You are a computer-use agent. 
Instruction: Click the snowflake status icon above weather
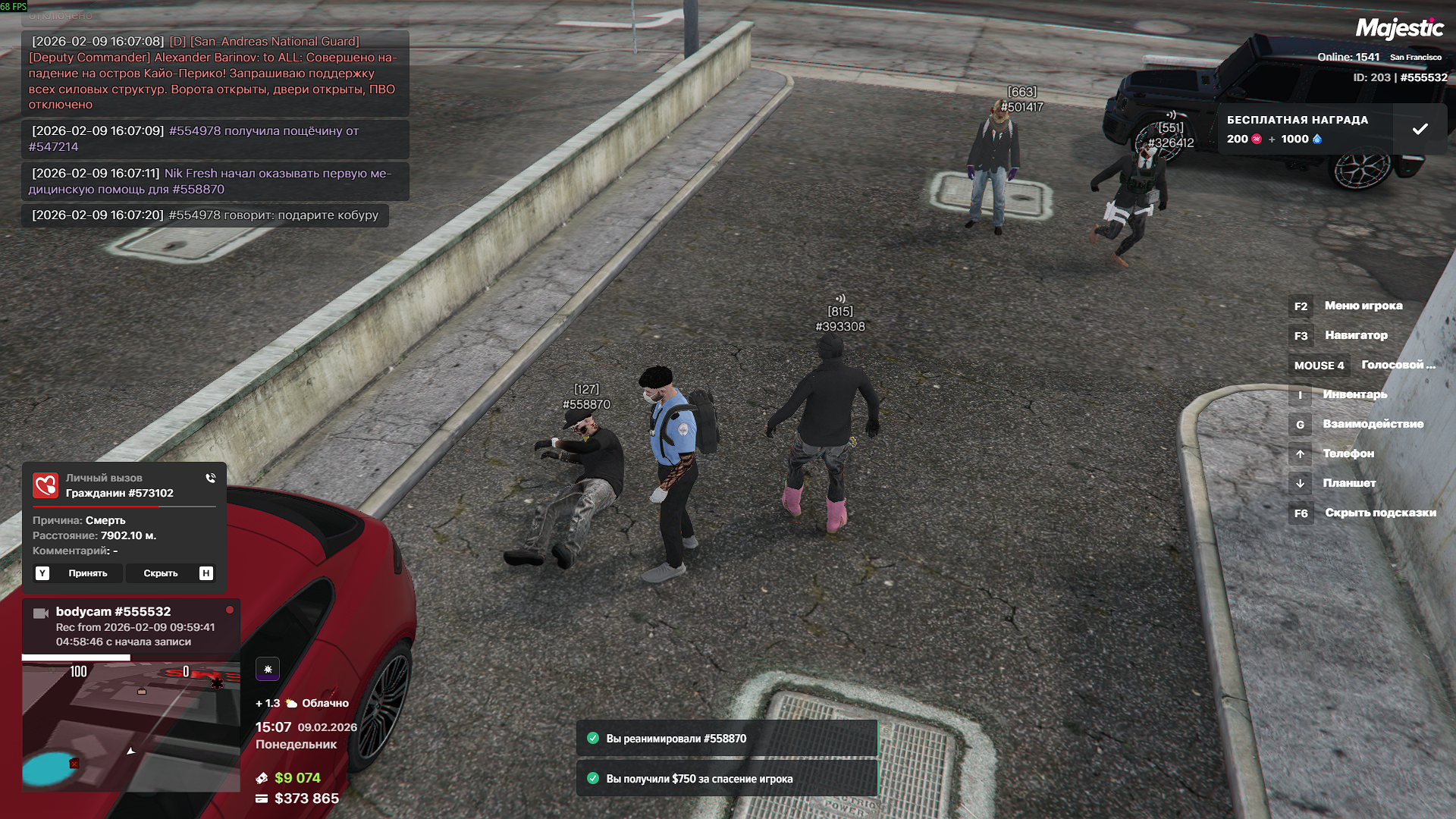click(x=268, y=669)
